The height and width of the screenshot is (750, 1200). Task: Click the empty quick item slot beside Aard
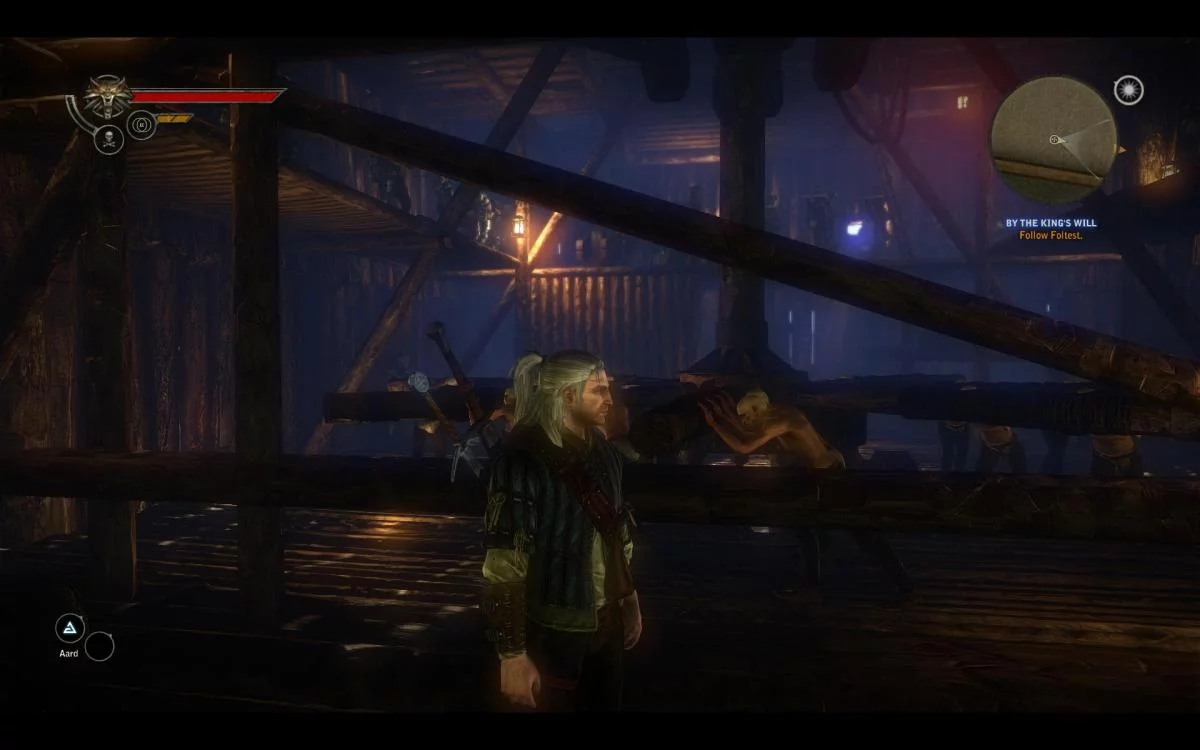tap(99, 647)
